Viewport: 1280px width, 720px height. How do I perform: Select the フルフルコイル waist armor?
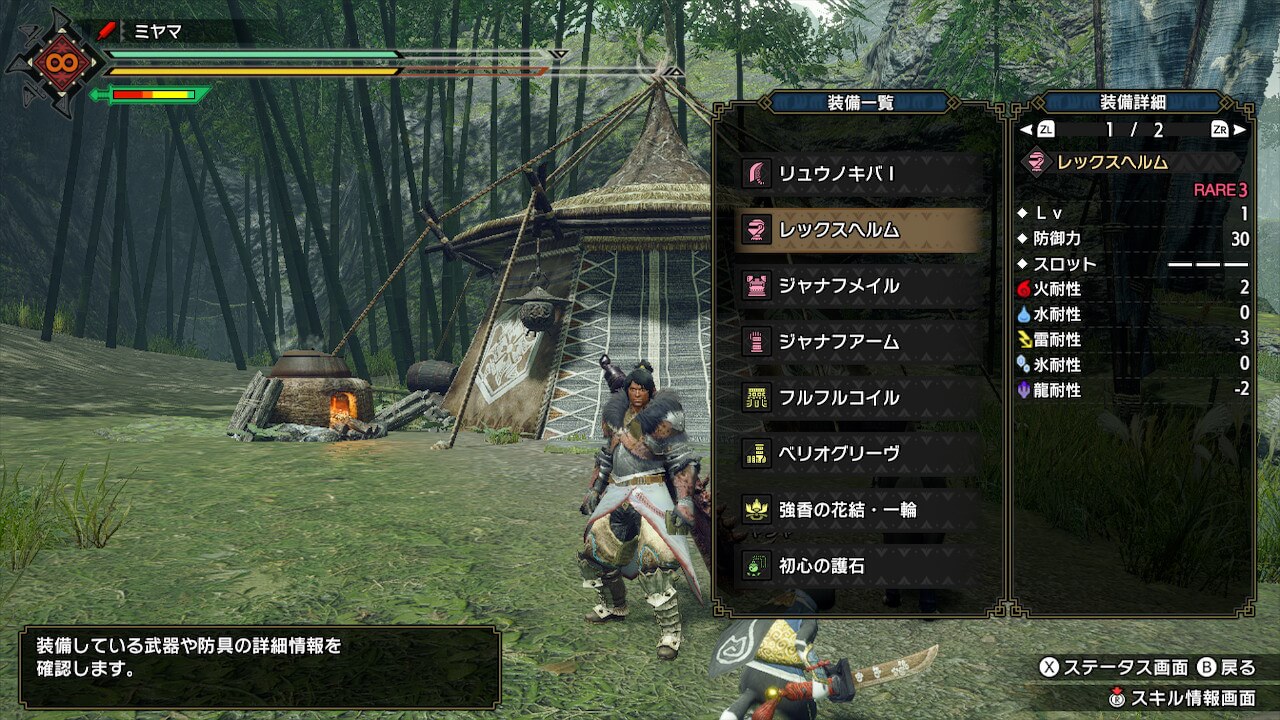pos(858,398)
